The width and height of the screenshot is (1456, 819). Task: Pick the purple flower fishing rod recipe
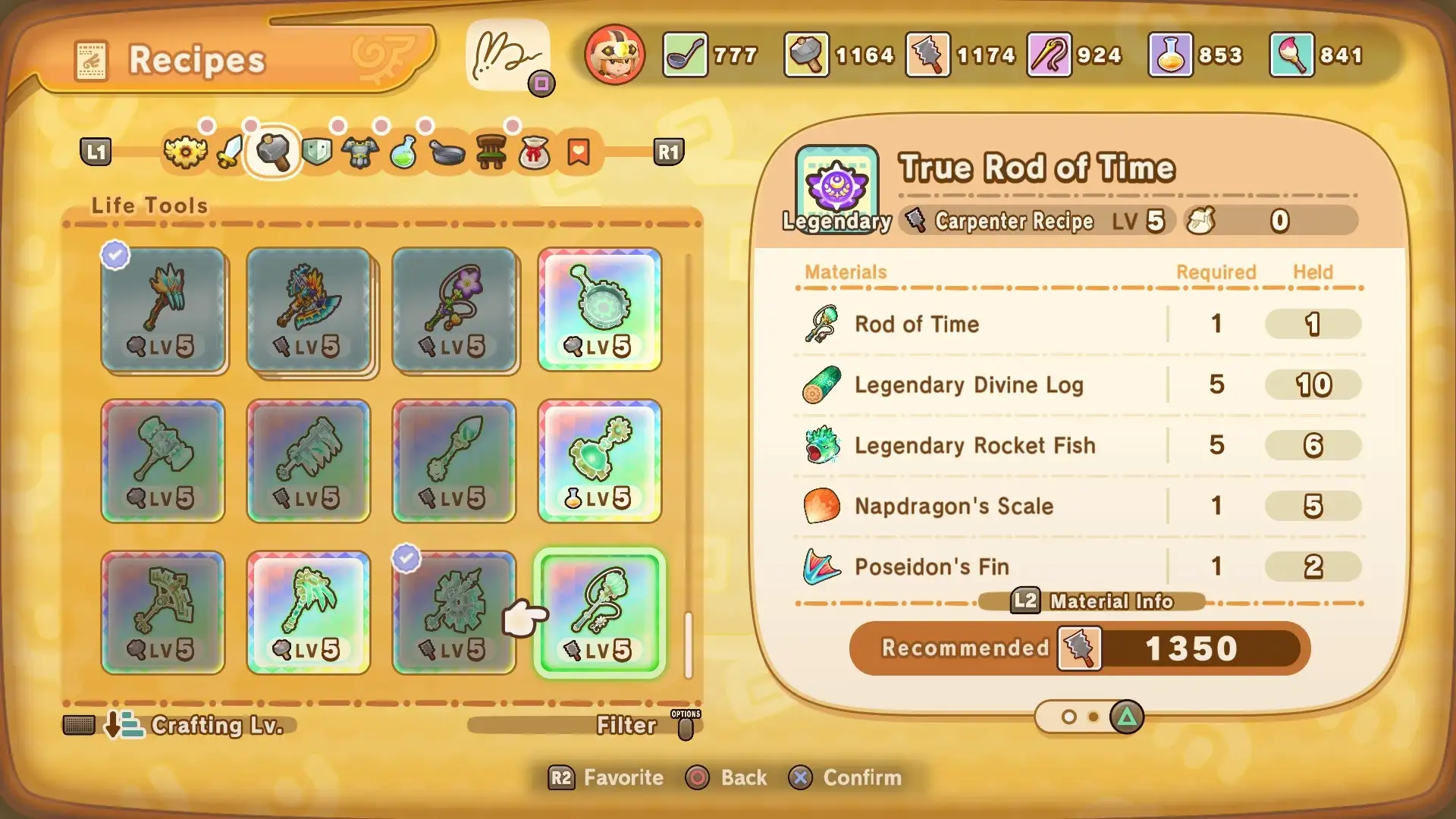454,309
